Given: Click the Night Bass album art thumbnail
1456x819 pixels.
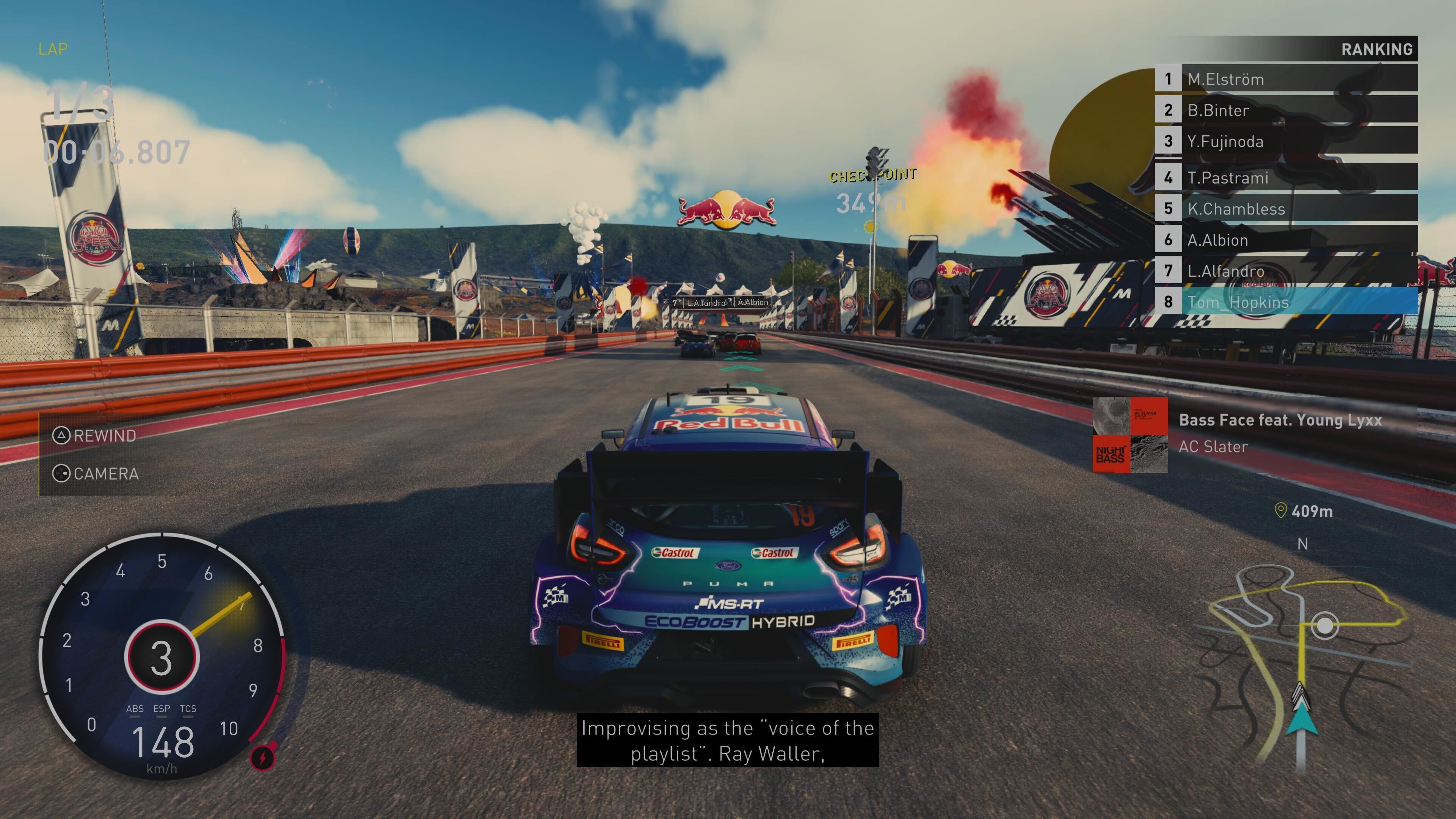Looking at the screenshot, I should (1130, 435).
